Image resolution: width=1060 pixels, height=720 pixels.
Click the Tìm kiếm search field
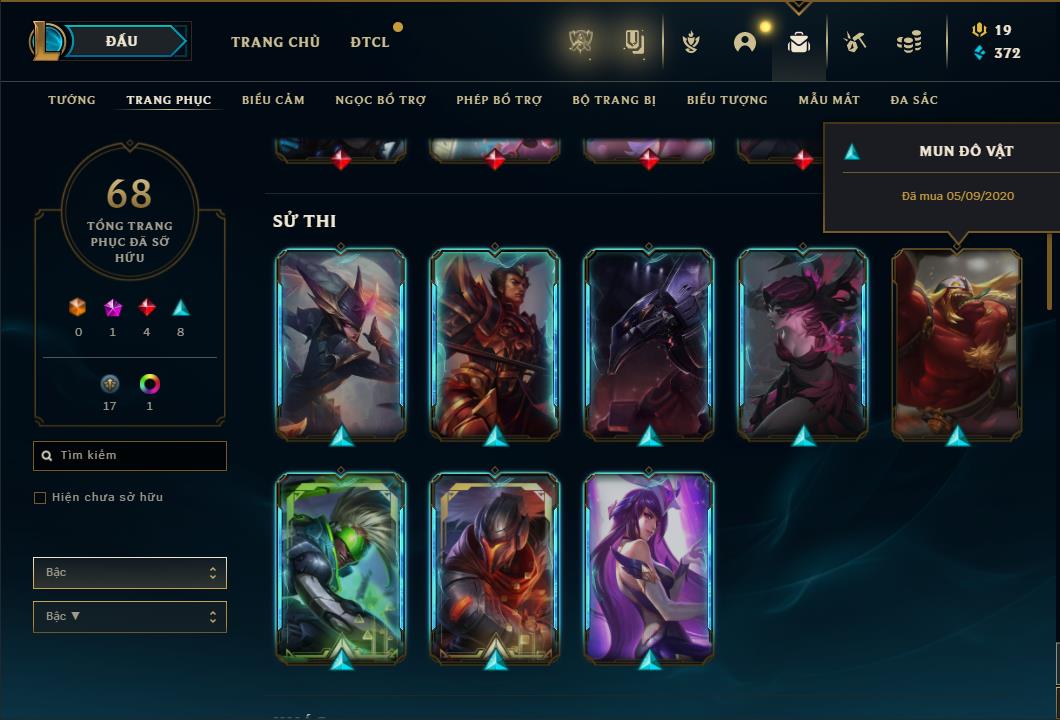click(130, 456)
